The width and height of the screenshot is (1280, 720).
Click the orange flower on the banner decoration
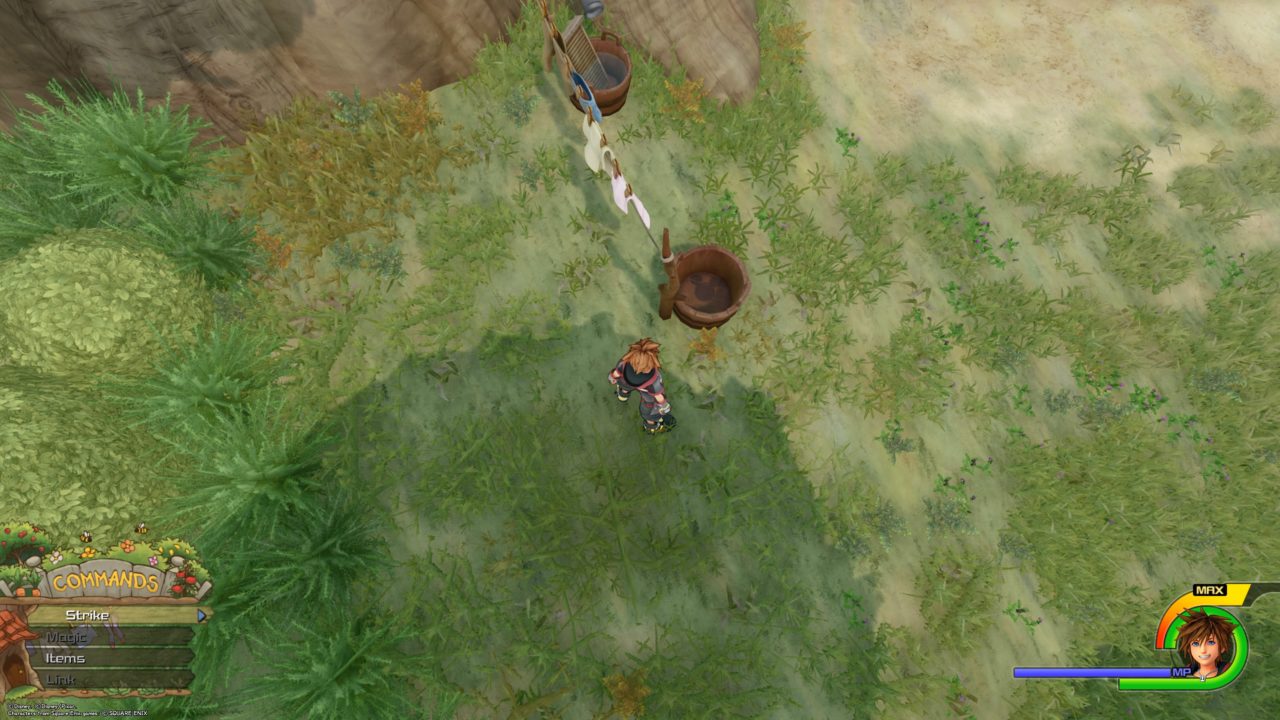[x=127, y=544]
